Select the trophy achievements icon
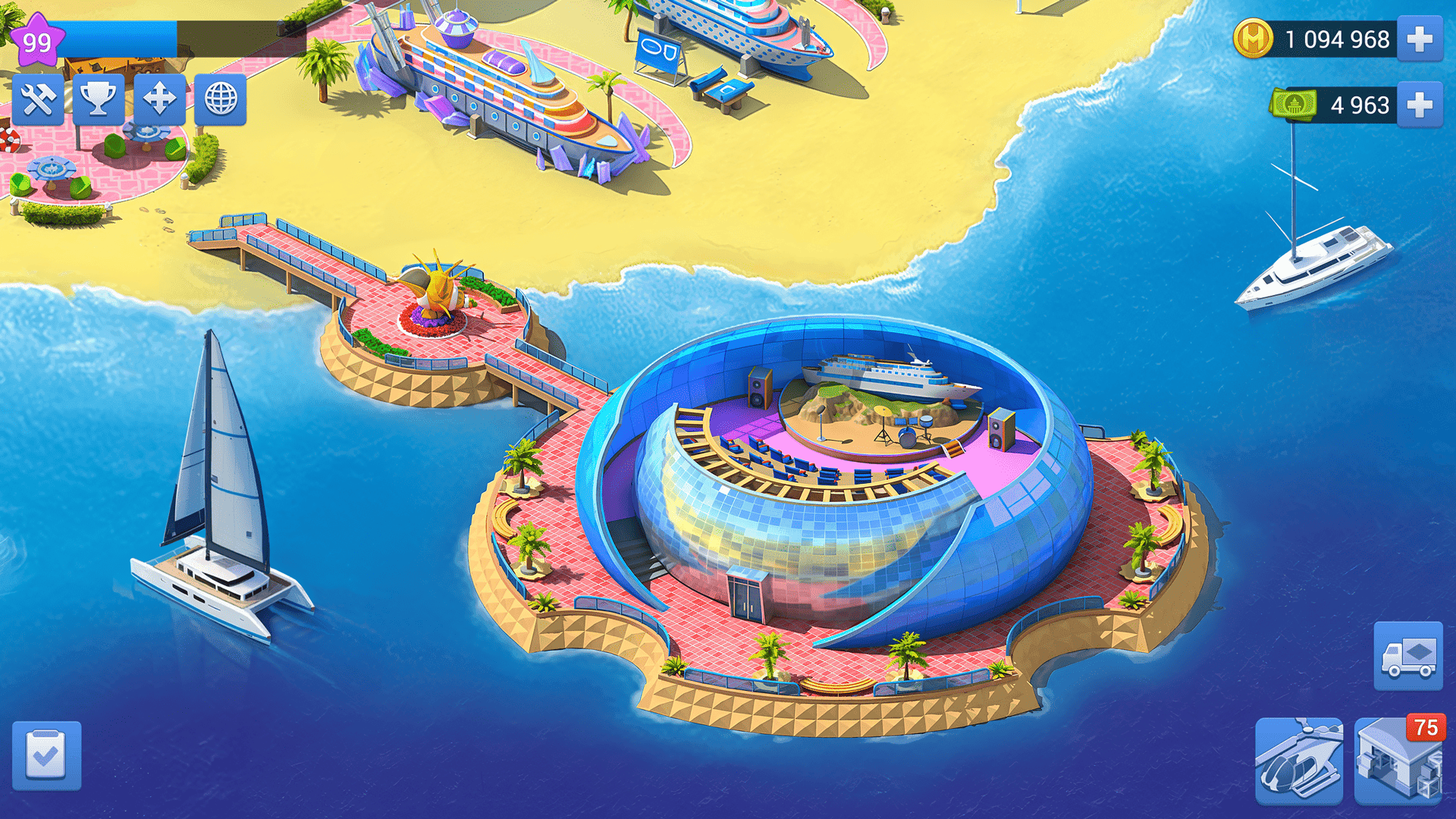Image resolution: width=1456 pixels, height=819 pixels. [99, 99]
